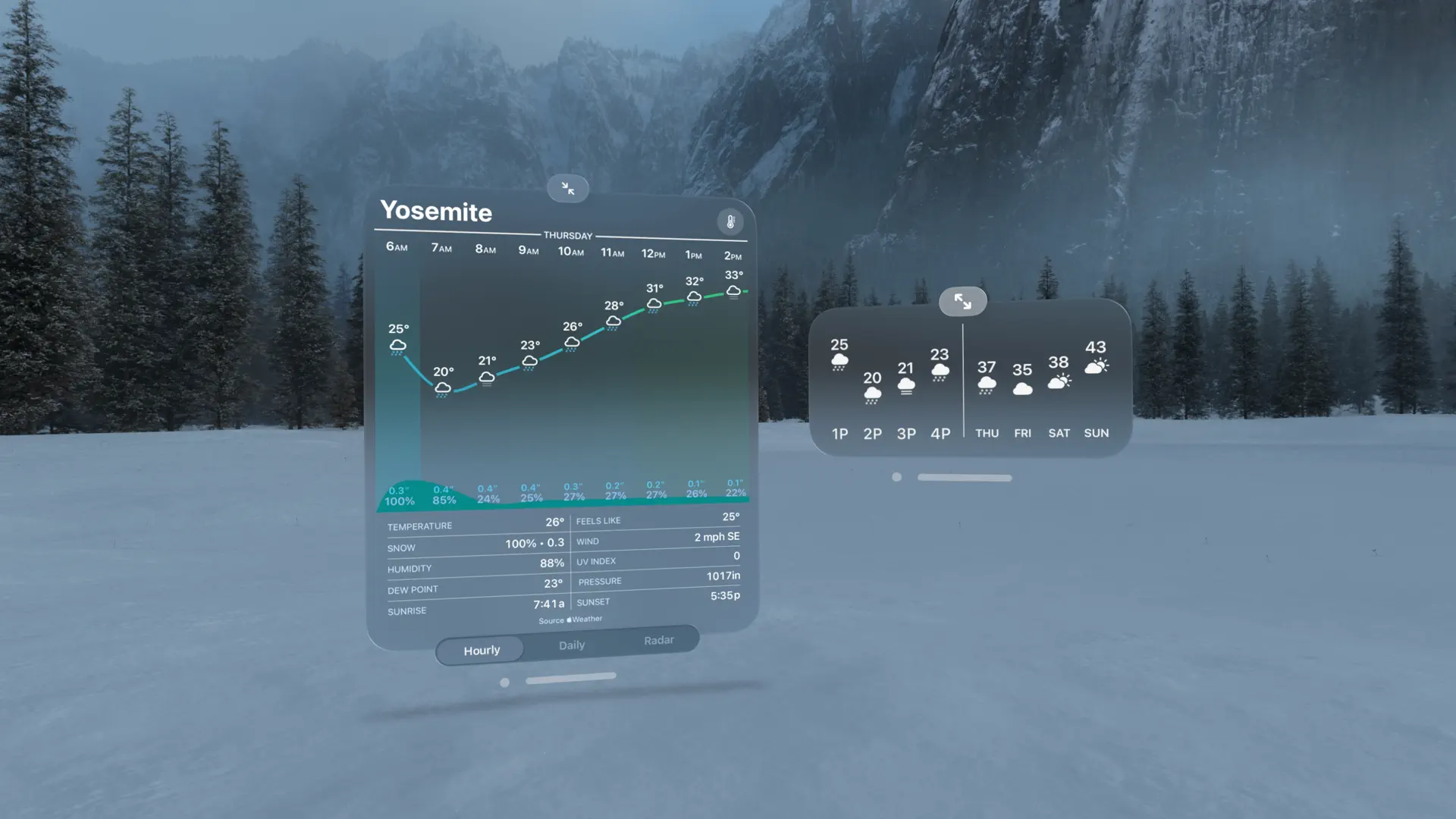
Task: Click the Yosemite location title
Action: tap(436, 212)
